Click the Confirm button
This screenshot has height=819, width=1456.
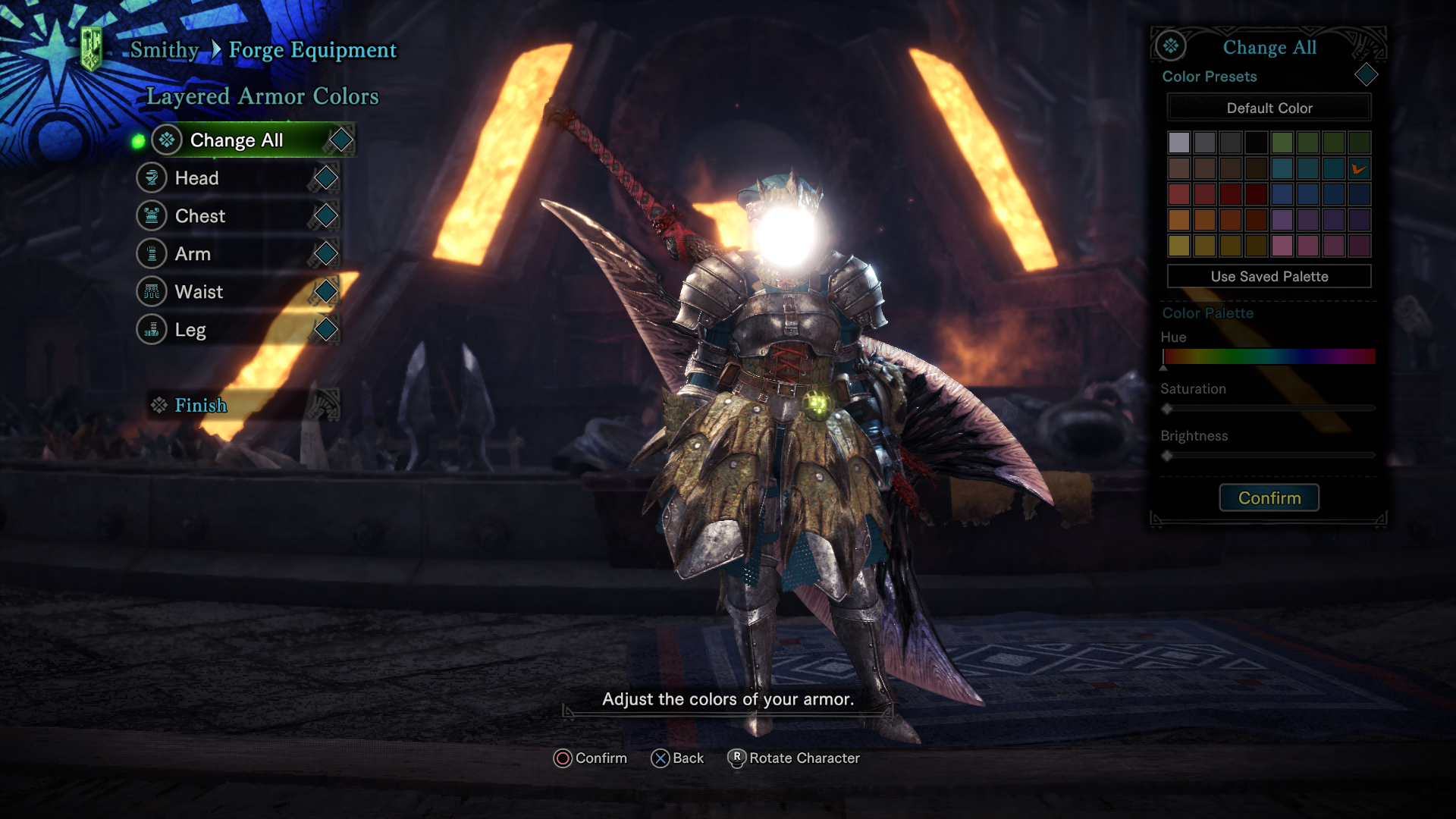click(1269, 497)
